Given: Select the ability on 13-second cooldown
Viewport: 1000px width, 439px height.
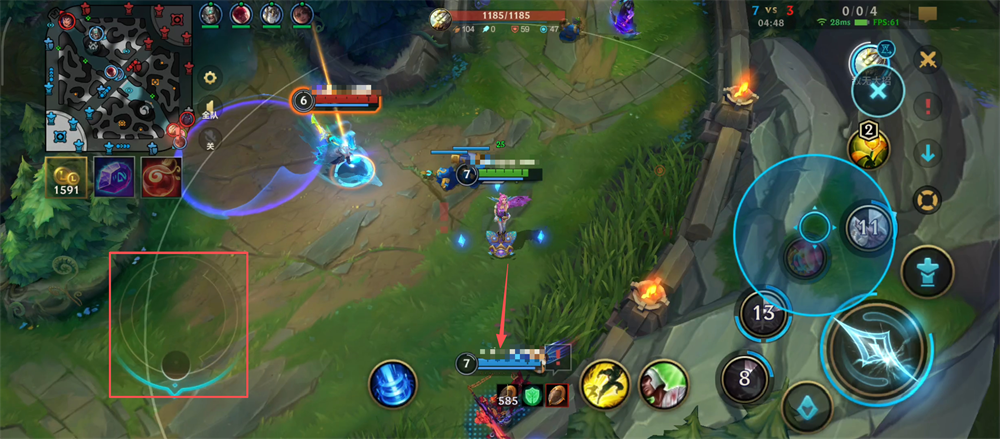Looking at the screenshot, I should [x=764, y=314].
